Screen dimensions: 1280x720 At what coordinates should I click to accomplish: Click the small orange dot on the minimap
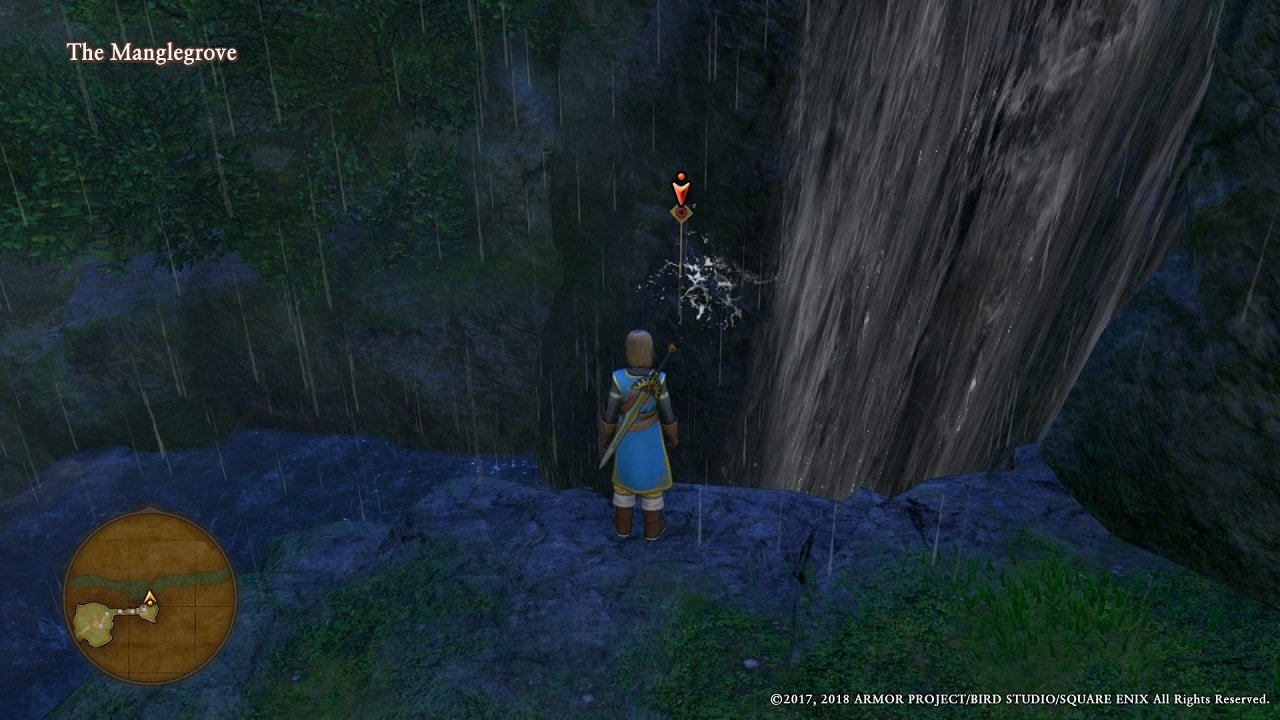click(x=150, y=603)
